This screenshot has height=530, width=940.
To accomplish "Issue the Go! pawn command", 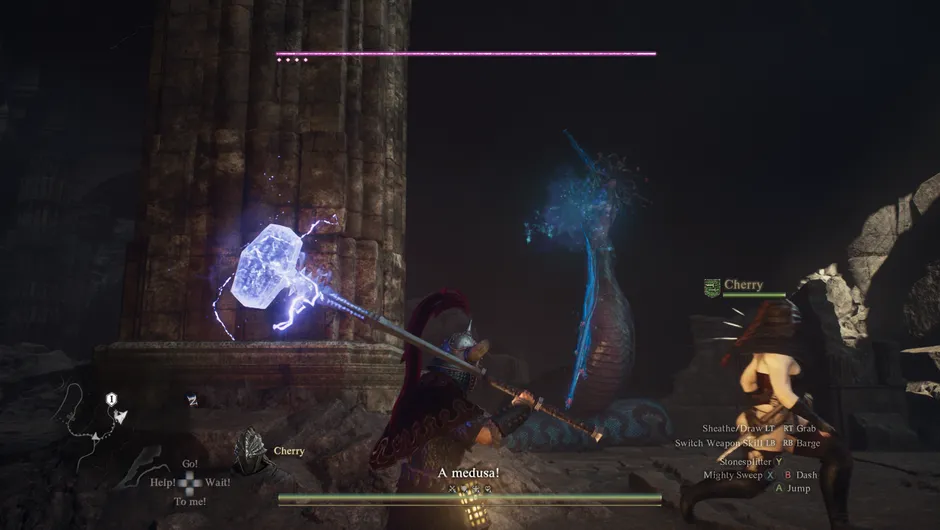I will [x=190, y=464].
